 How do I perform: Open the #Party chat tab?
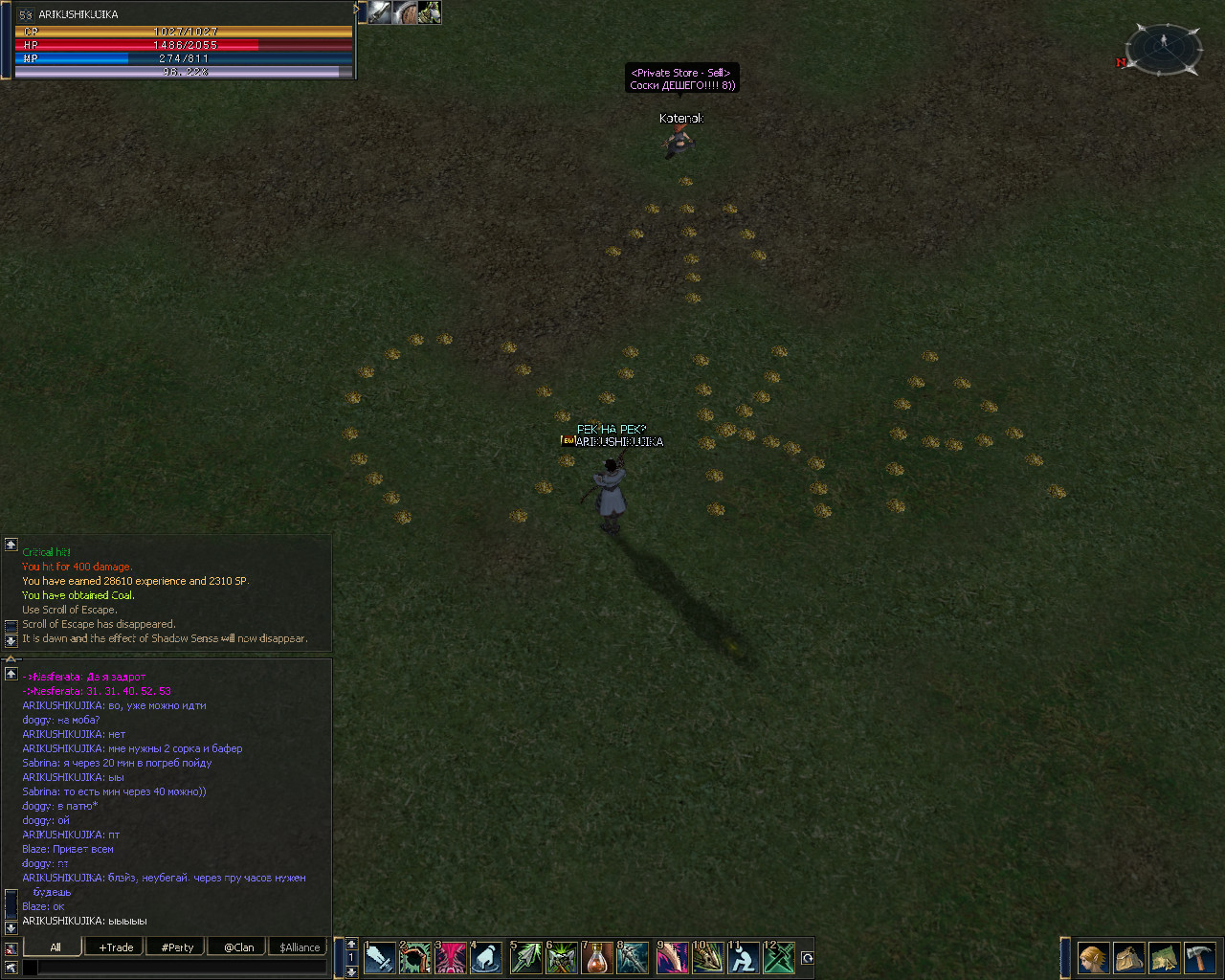(x=177, y=947)
